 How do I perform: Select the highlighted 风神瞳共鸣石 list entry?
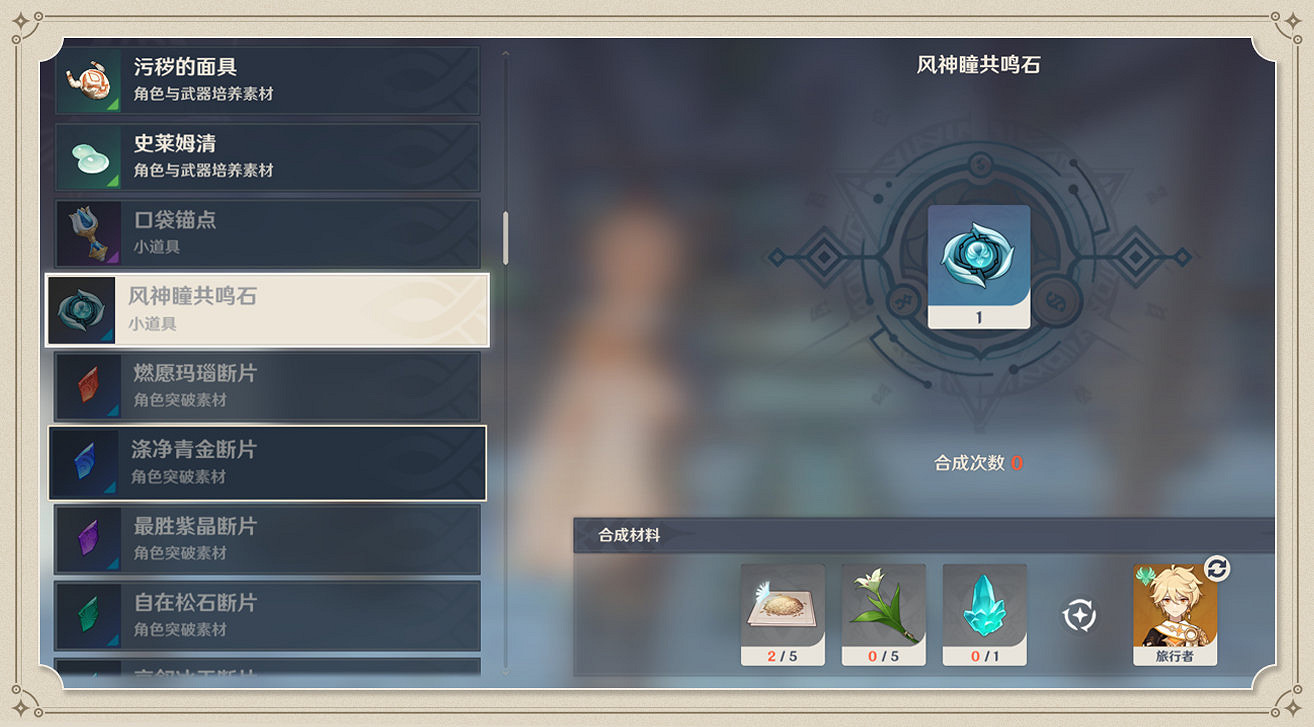[x=266, y=310]
